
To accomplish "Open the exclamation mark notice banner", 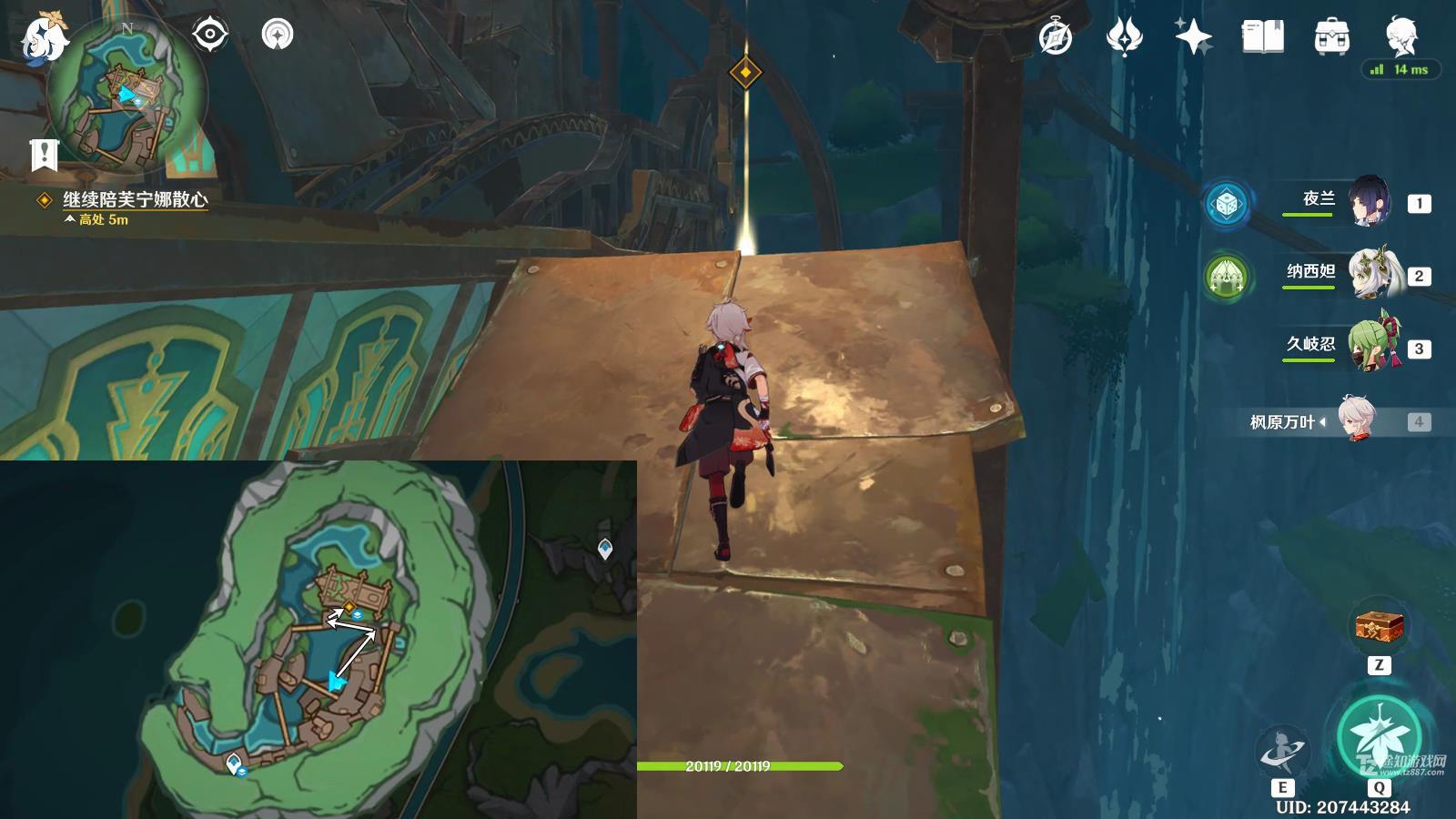I will pos(44,155).
